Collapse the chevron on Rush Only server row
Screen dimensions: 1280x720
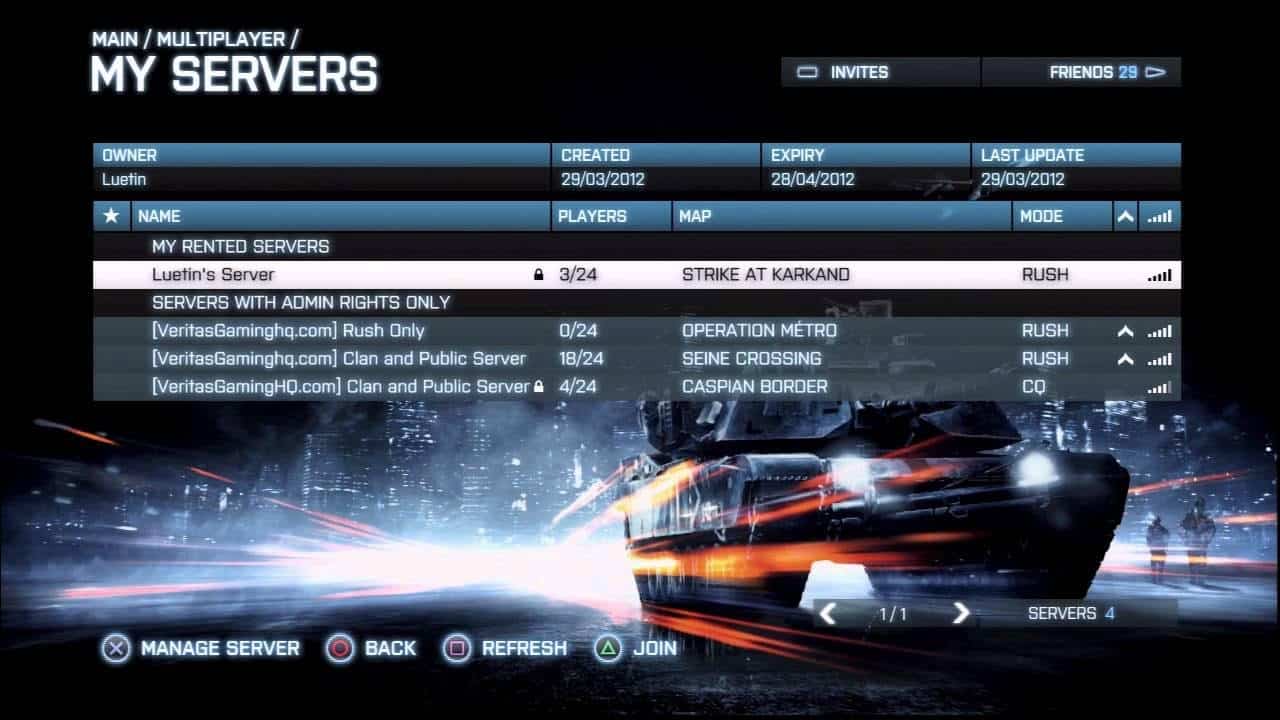(1124, 330)
